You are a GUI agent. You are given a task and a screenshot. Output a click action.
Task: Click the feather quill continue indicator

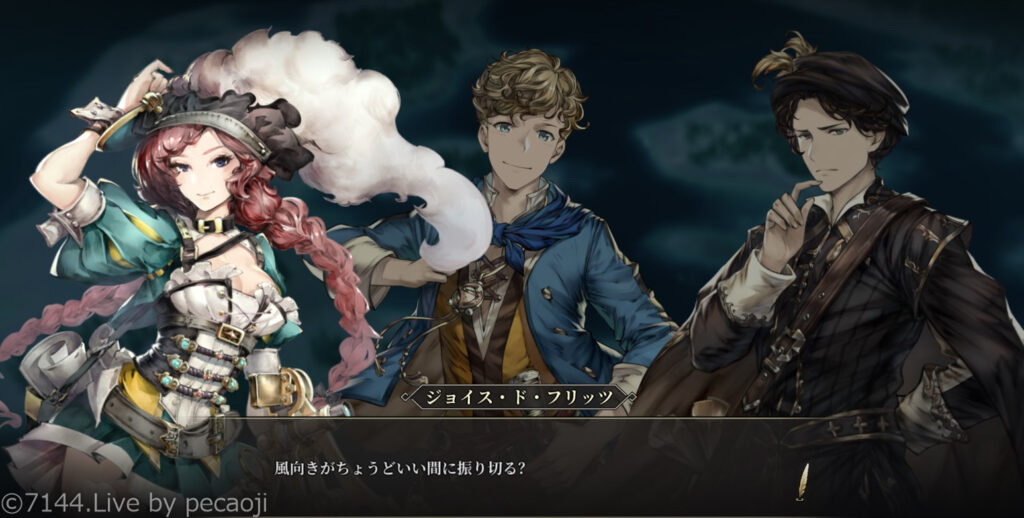tap(800, 483)
